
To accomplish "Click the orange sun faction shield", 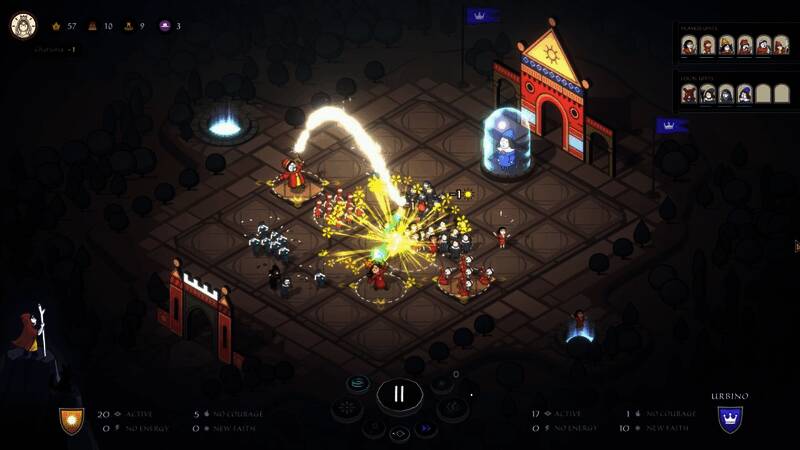I will (71, 420).
